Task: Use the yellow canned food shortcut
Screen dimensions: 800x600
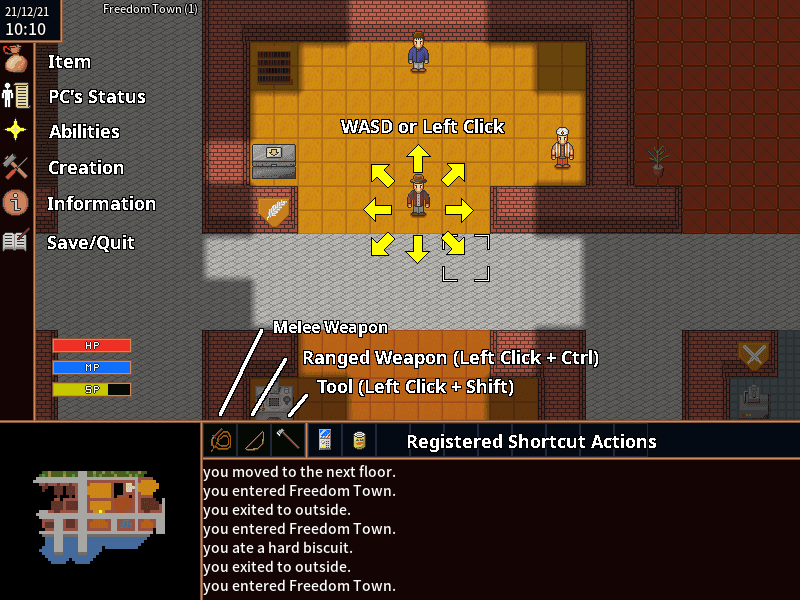Action: point(358,439)
